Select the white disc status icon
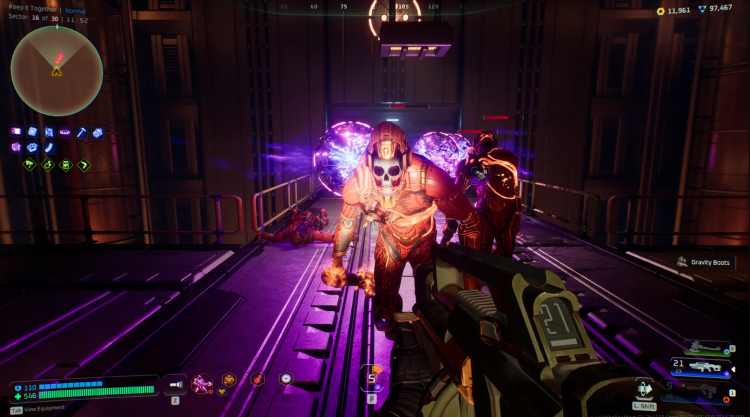The height and width of the screenshot is (417, 750). pyautogui.click(x=286, y=380)
